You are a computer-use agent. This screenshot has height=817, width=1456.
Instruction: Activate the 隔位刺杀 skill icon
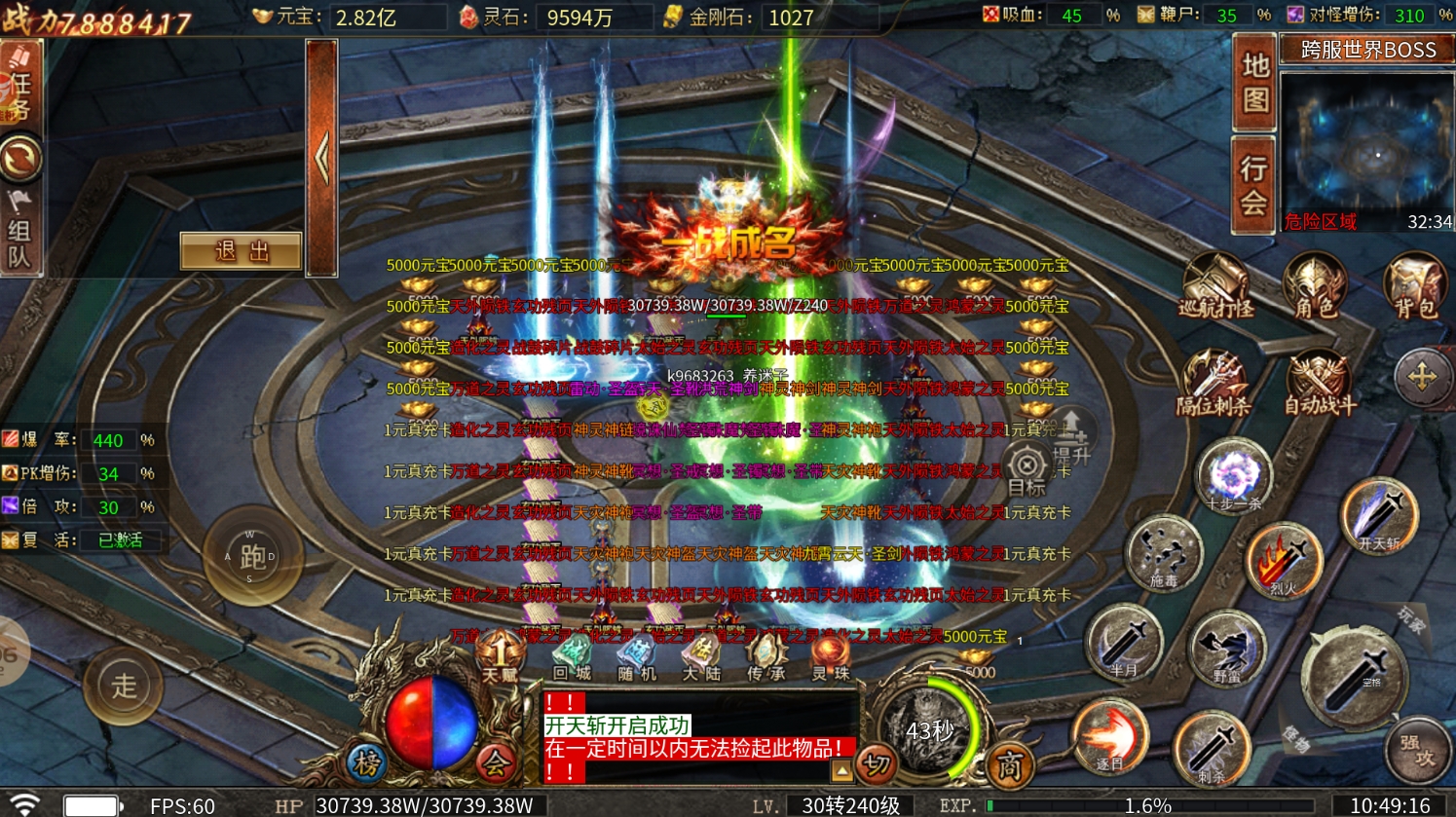(1213, 384)
